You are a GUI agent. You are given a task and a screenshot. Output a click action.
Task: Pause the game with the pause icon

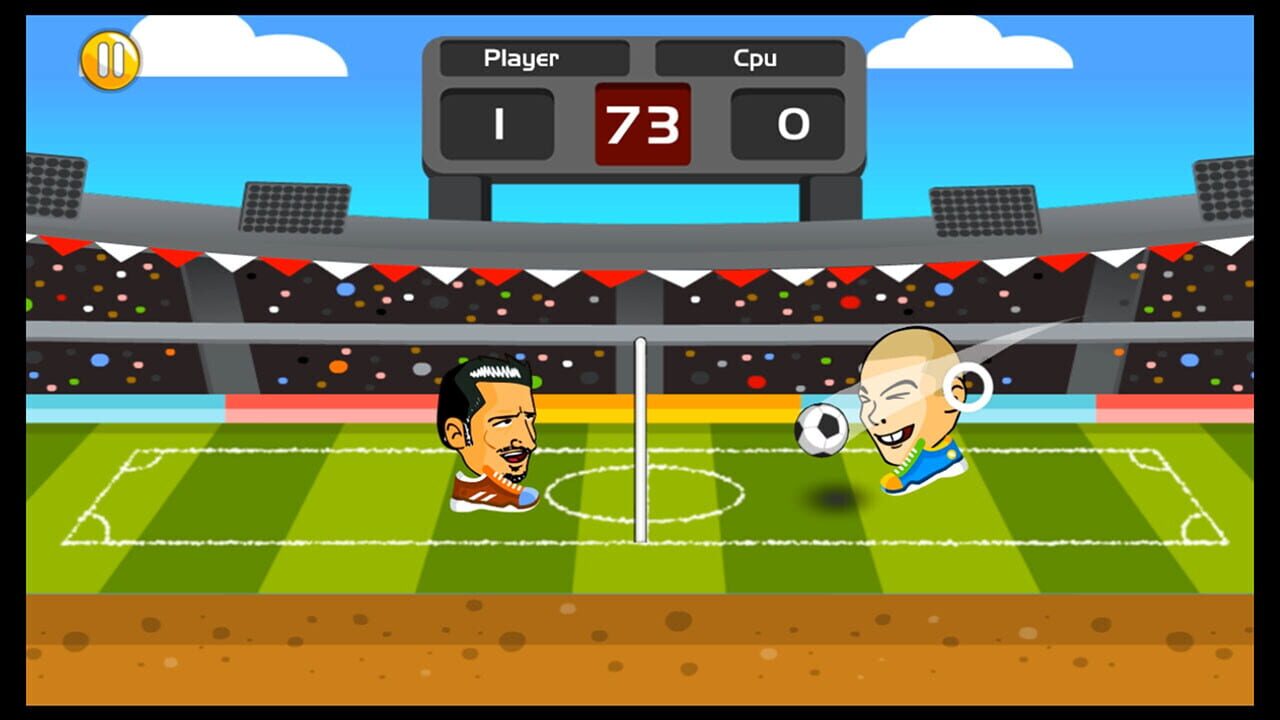pyautogui.click(x=110, y=62)
